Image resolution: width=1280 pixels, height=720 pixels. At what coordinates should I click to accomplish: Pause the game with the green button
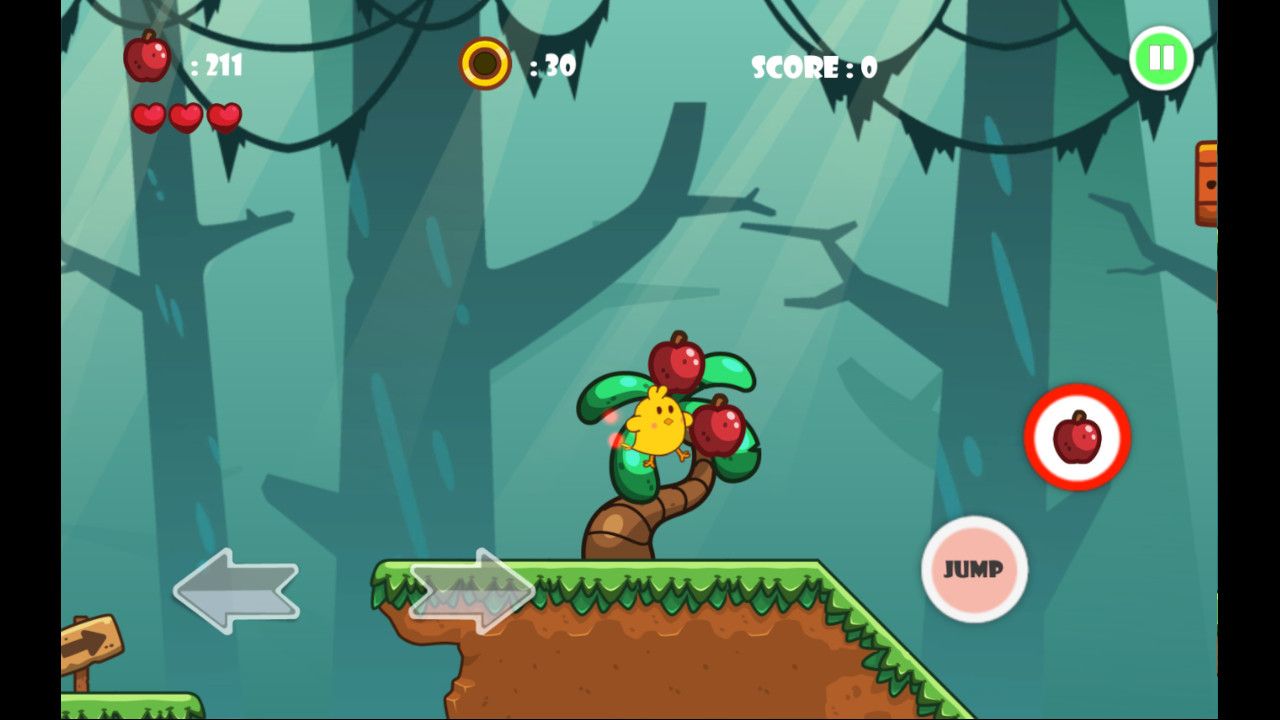coord(1161,58)
